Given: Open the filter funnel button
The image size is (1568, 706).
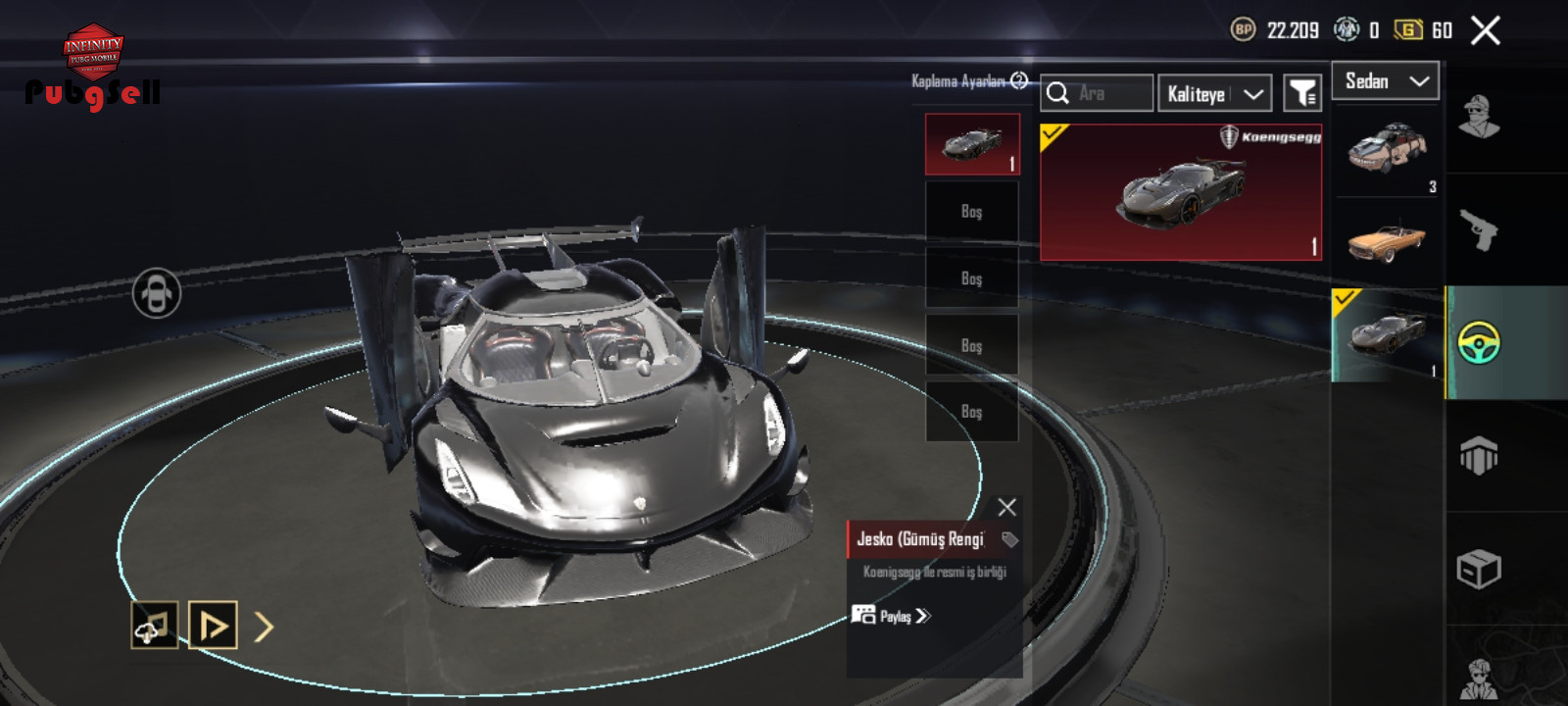Looking at the screenshot, I should [1302, 94].
